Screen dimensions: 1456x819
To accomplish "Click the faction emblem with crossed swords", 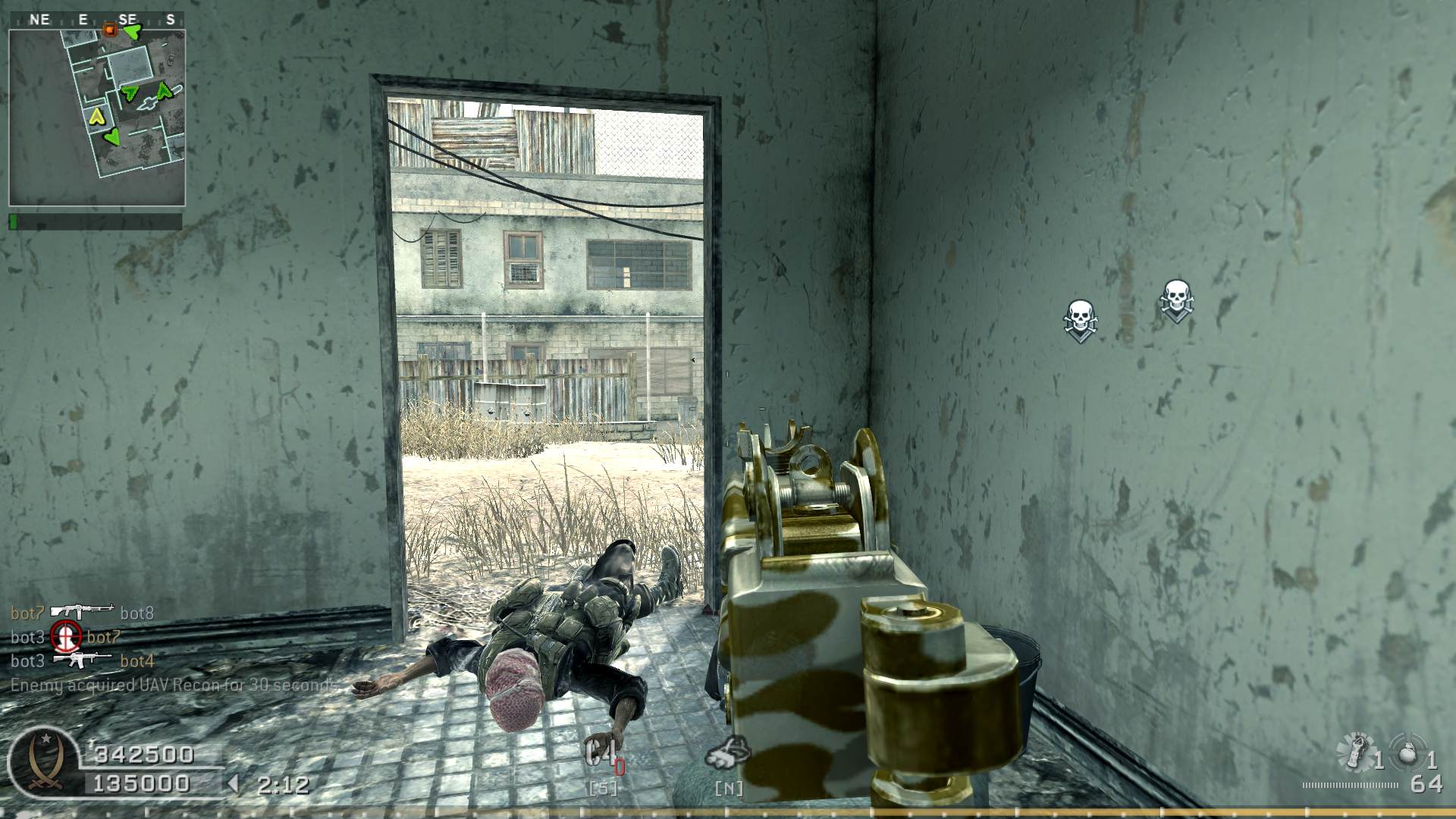I will point(44,761).
